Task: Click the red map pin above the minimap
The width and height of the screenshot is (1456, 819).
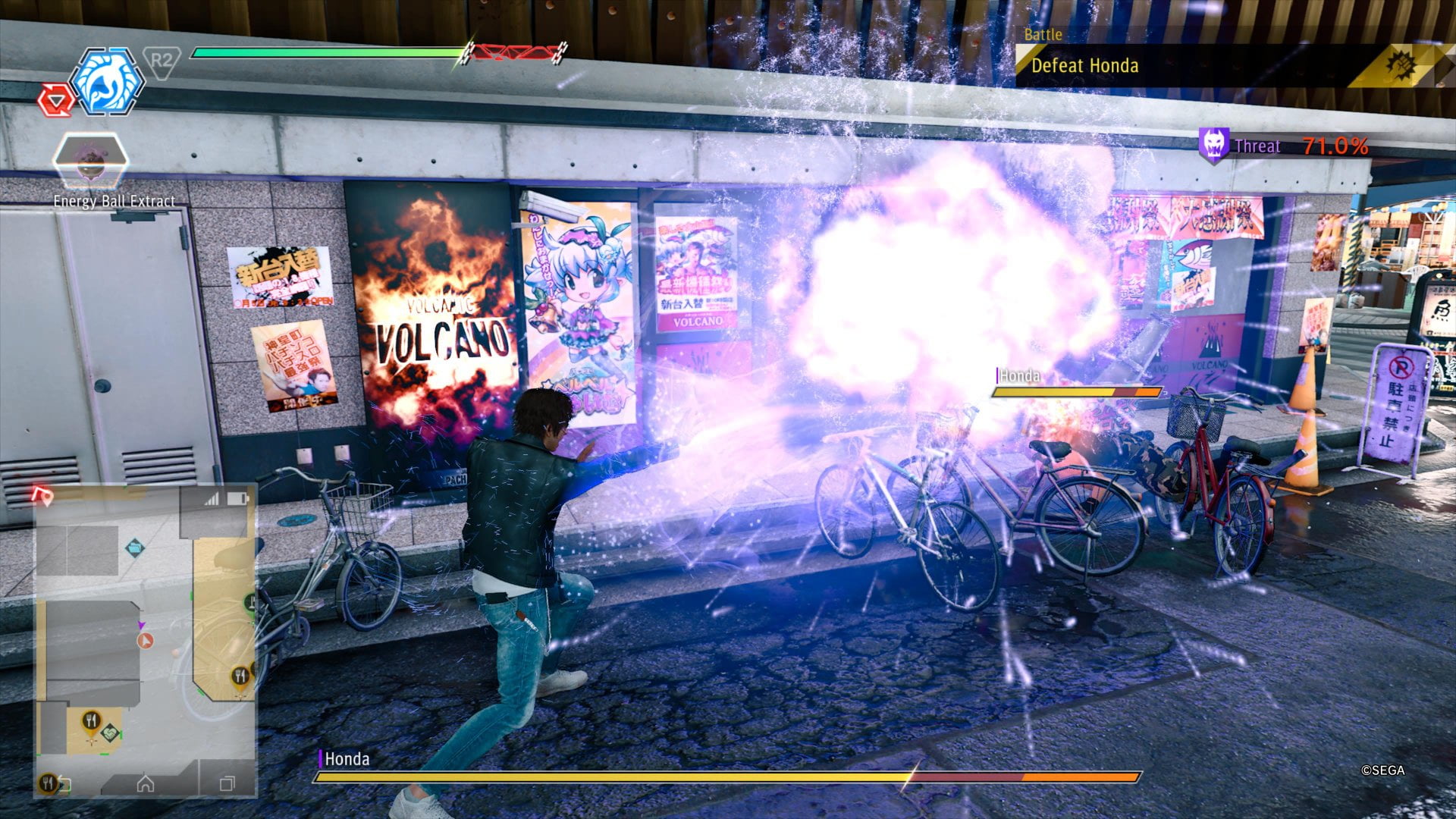Action: coord(43,497)
